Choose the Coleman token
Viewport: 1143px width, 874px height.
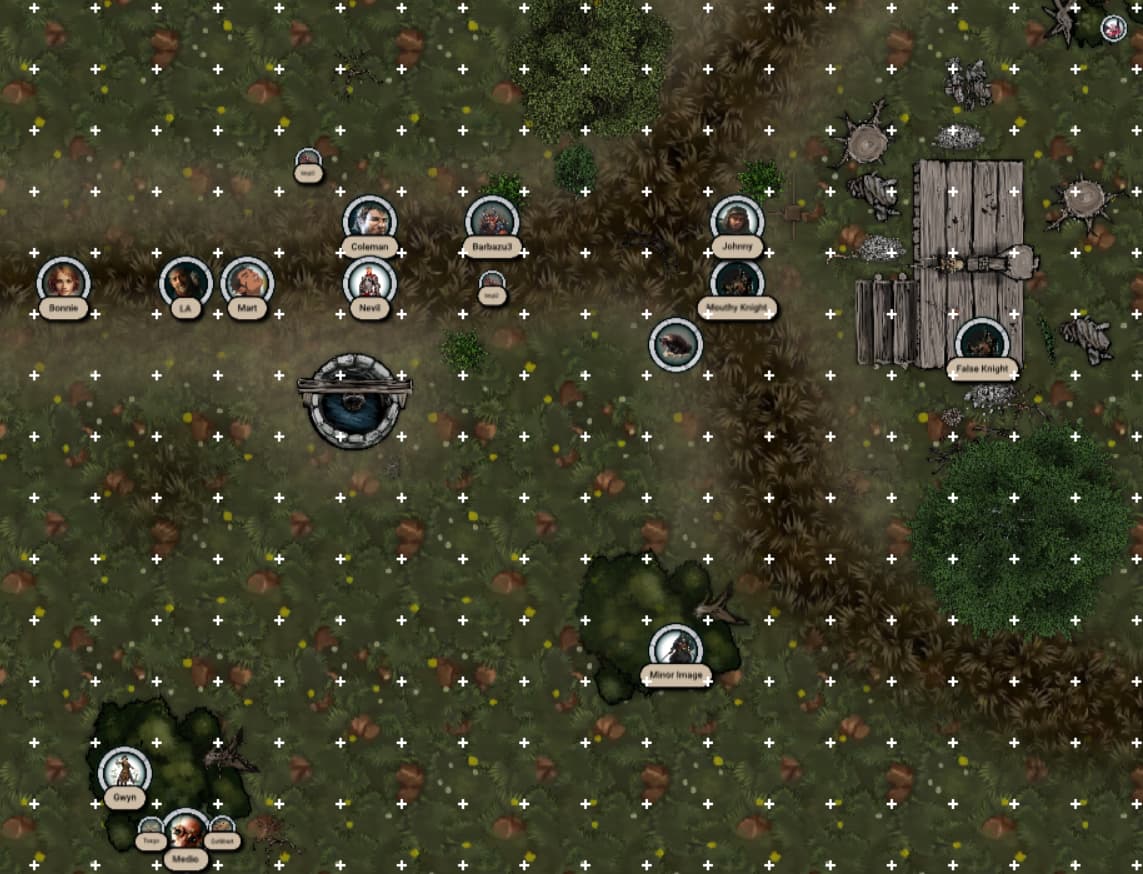click(369, 220)
